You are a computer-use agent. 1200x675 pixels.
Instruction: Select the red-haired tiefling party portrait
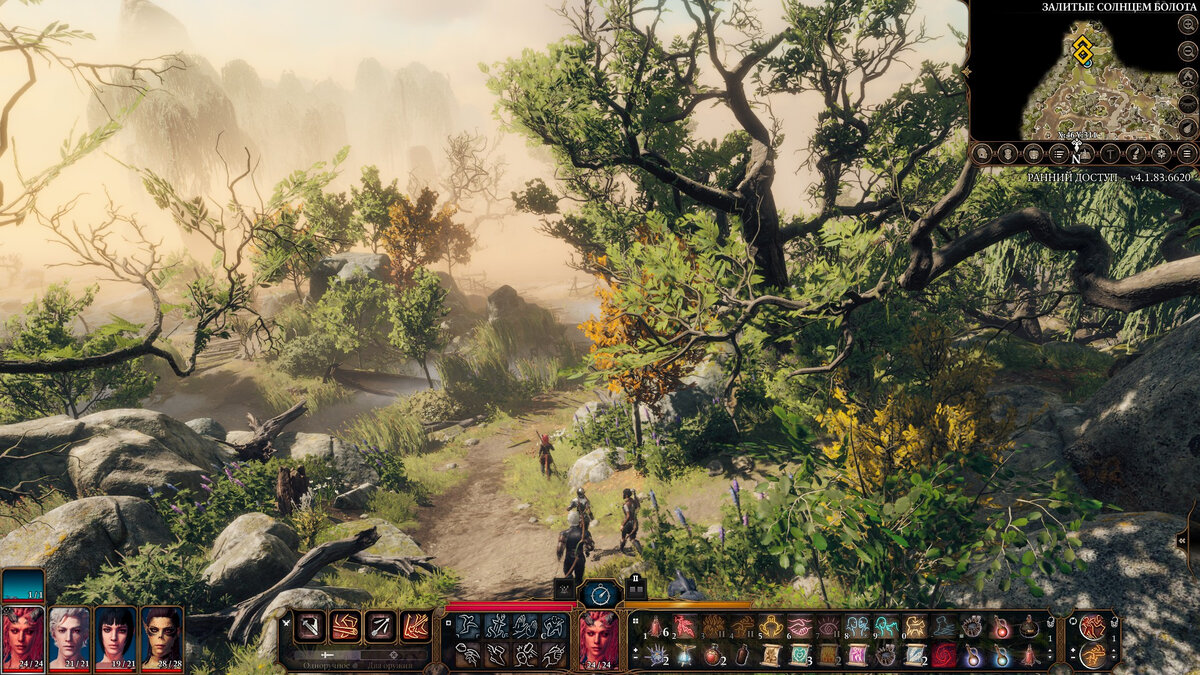[22, 637]
